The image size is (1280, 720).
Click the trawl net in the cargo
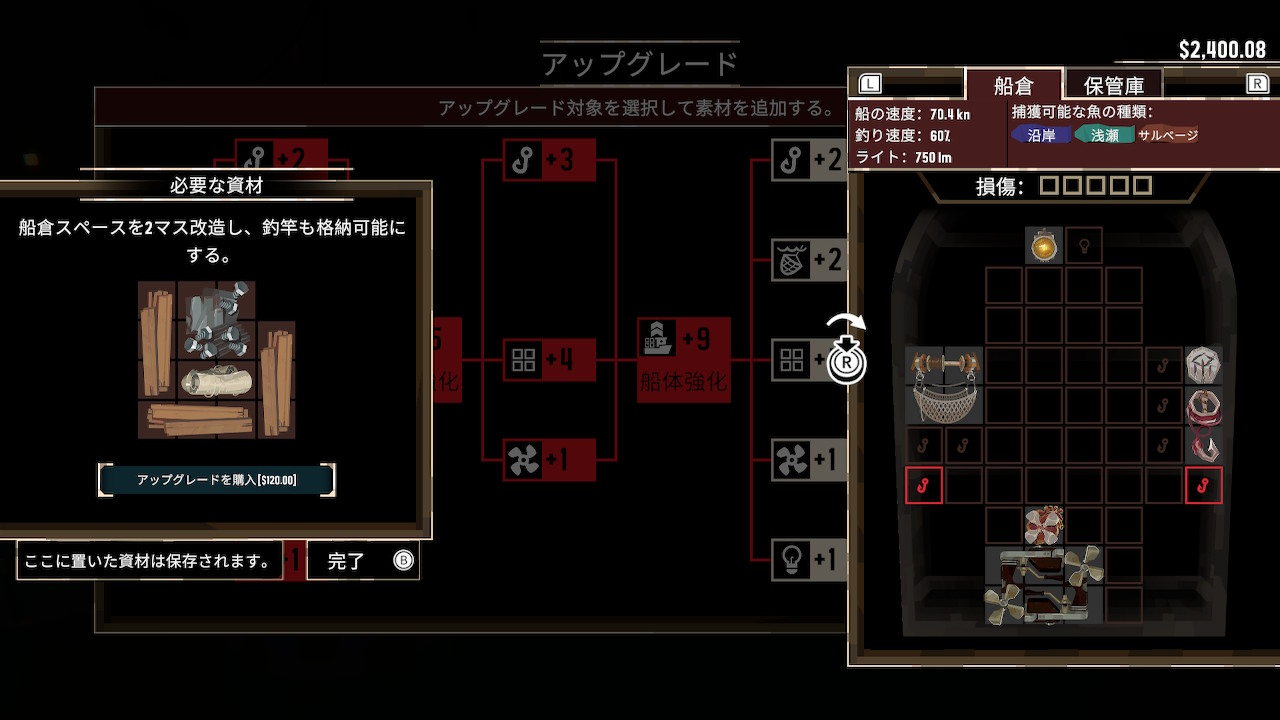pyautogui.click(x=944, y=386)
